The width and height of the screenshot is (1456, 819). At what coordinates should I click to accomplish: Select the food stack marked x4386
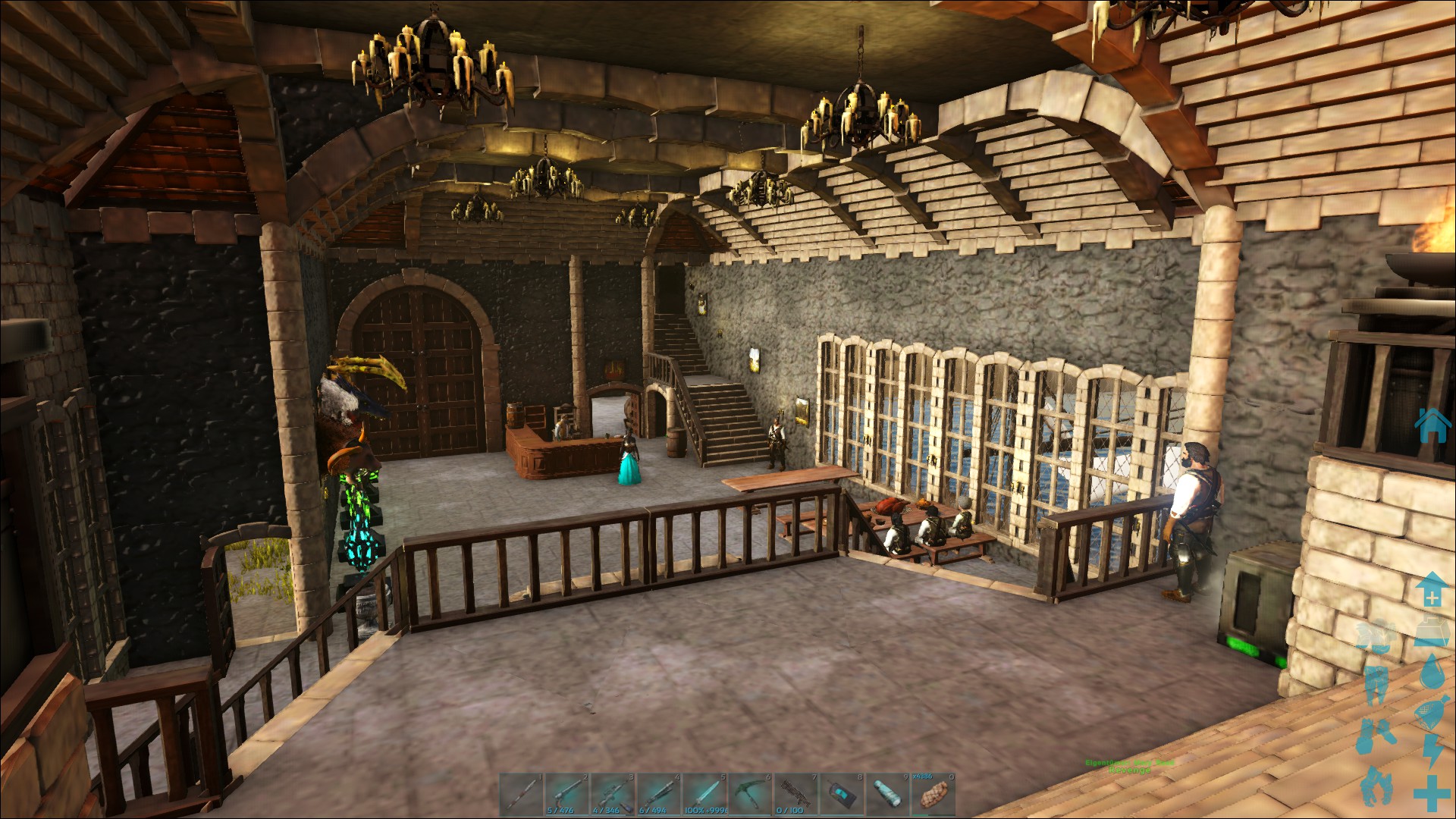[935, 794]
